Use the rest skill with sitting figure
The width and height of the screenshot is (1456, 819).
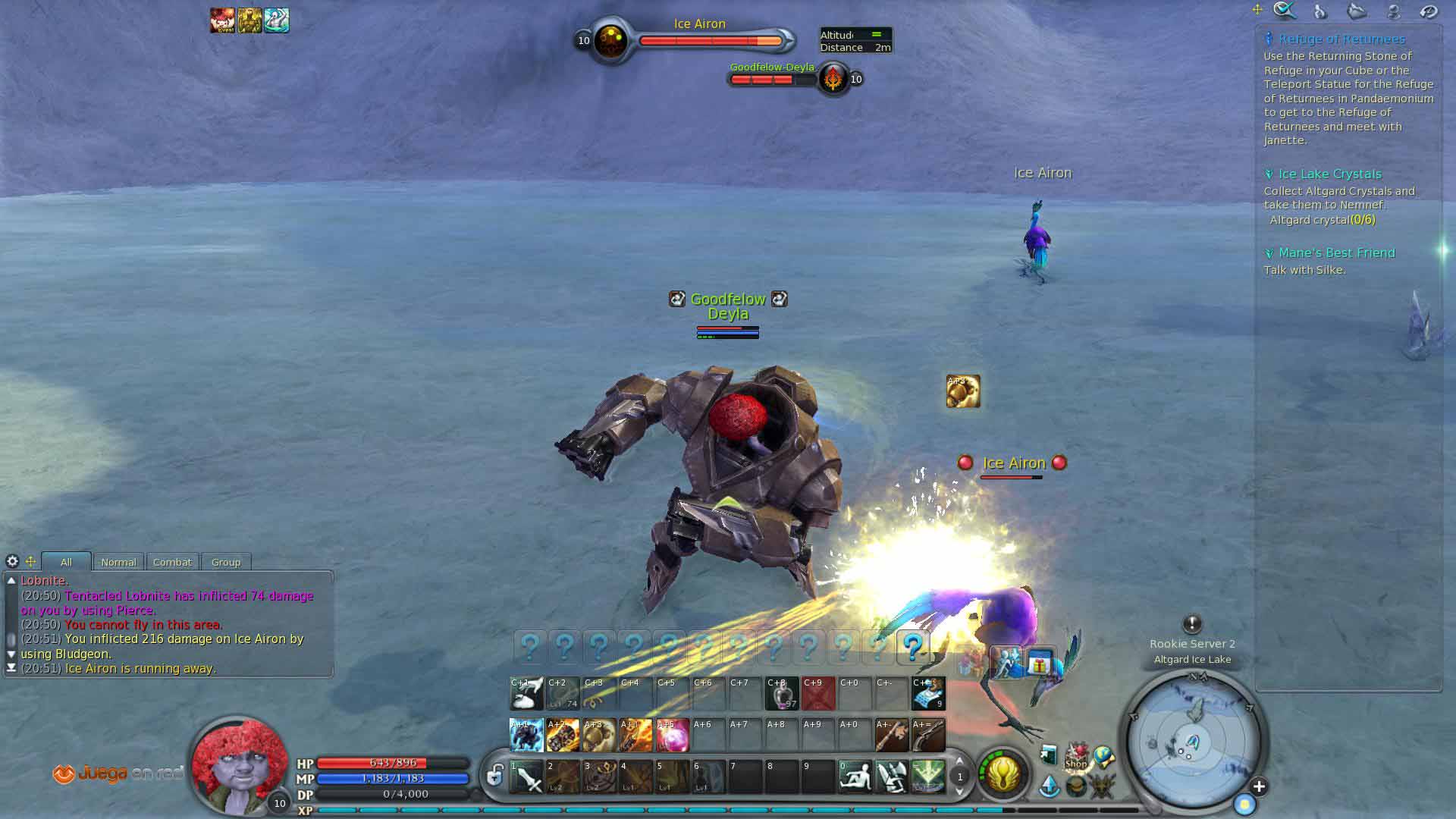(855, 777)
